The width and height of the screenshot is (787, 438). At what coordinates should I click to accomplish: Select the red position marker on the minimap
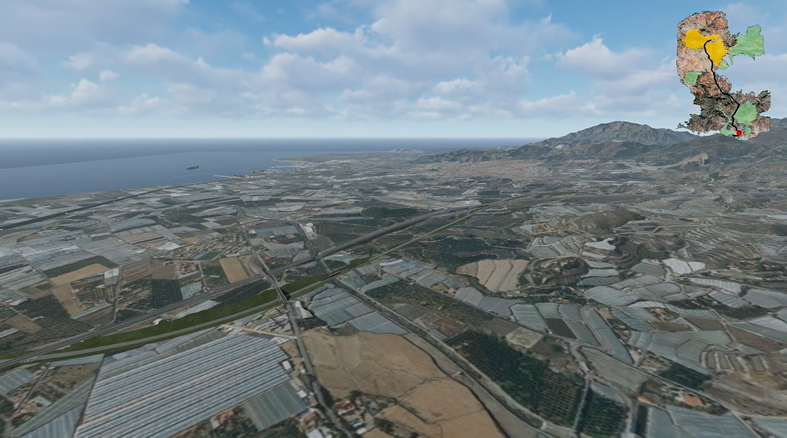tap(738, 132)
